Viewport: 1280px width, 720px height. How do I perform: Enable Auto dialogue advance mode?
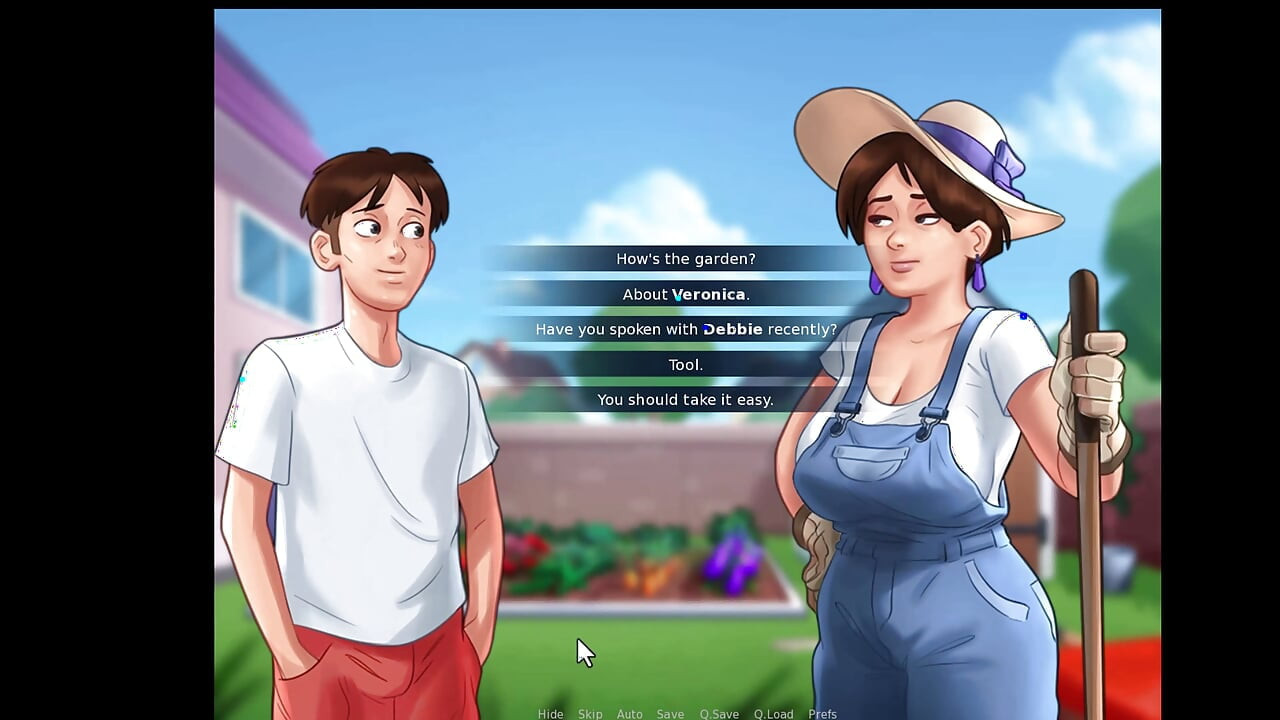[630, 714]
